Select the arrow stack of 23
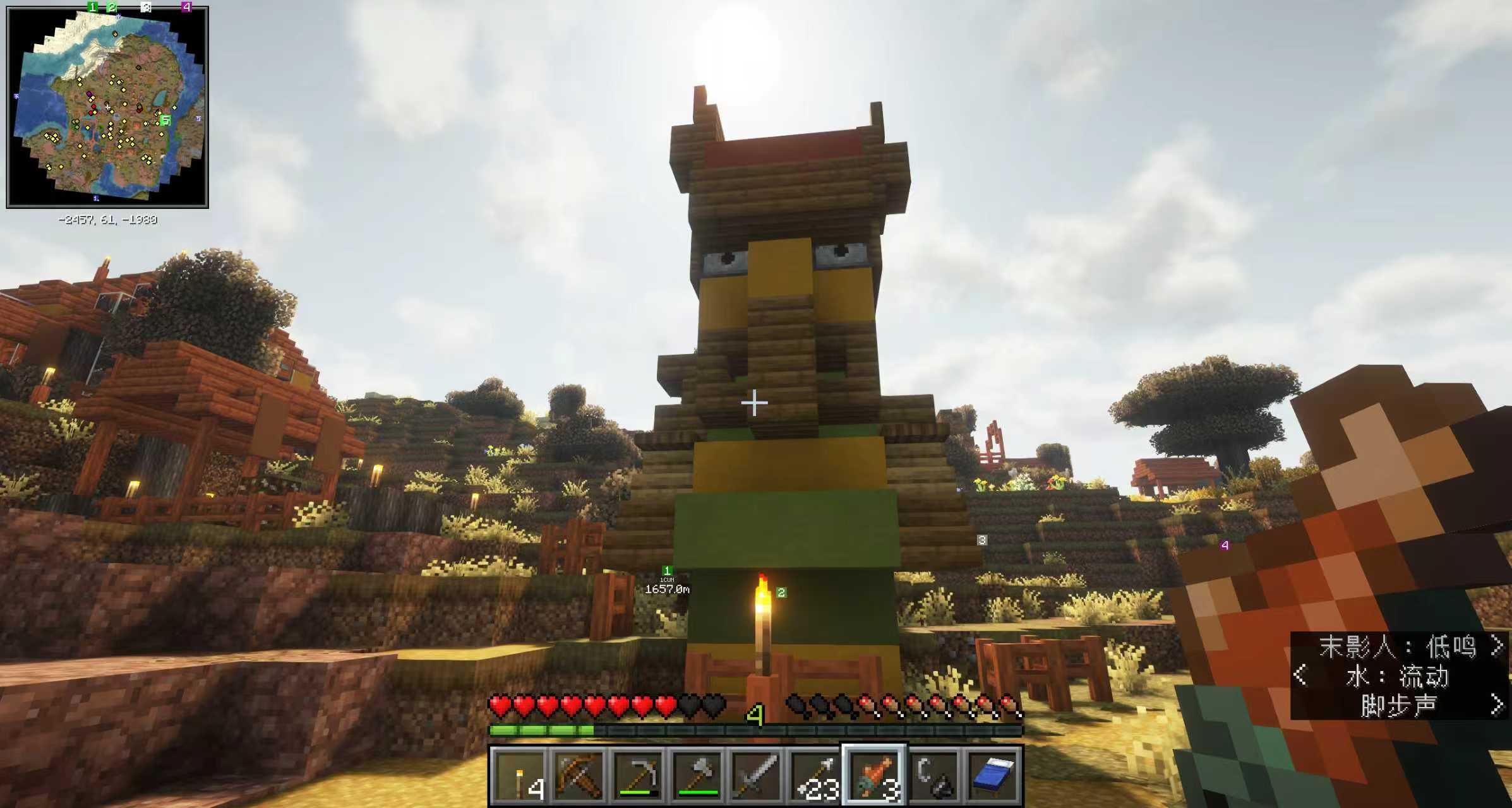This screenshot has height=808, width=1512. 815,775
